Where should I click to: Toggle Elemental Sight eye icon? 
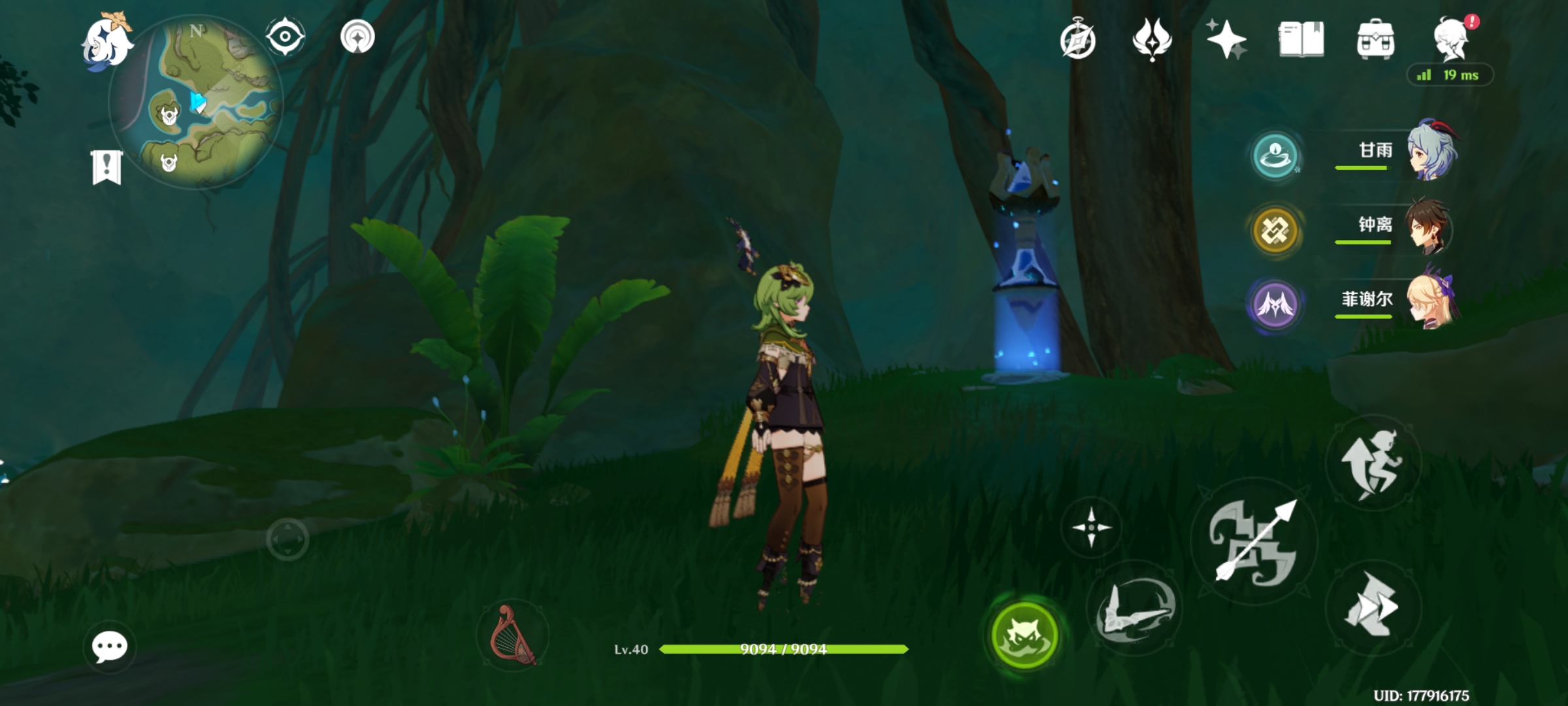(x=286, y=36)
